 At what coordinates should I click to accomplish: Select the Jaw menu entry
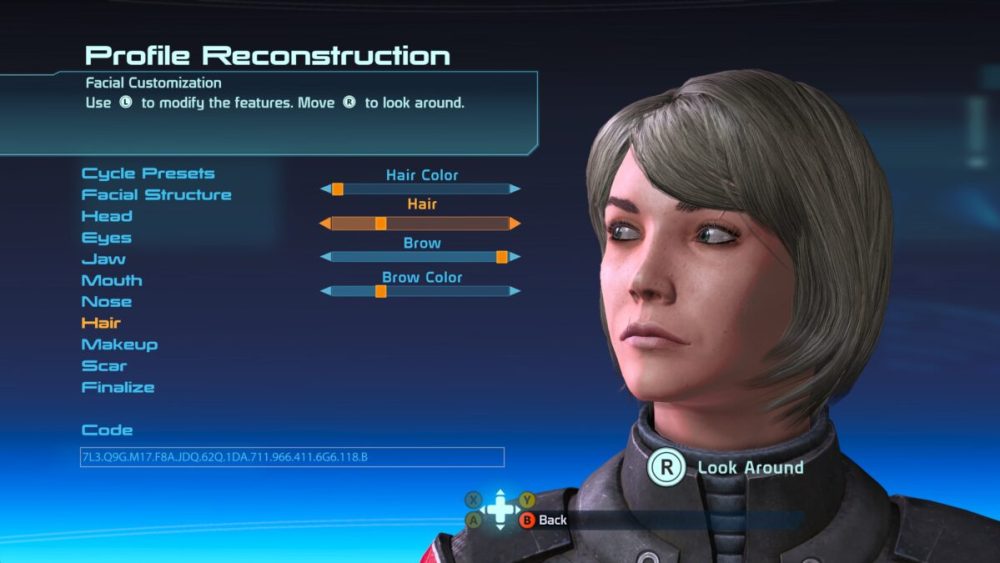click(104, 259)
